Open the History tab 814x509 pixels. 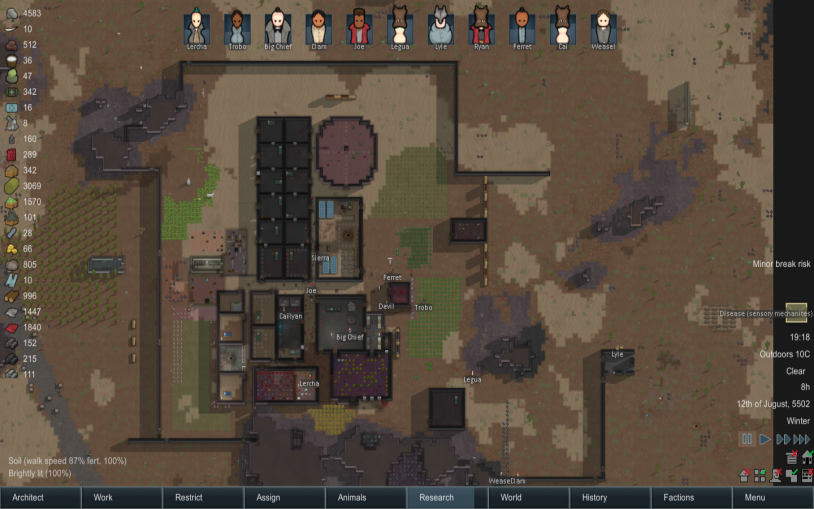[610, 497]
